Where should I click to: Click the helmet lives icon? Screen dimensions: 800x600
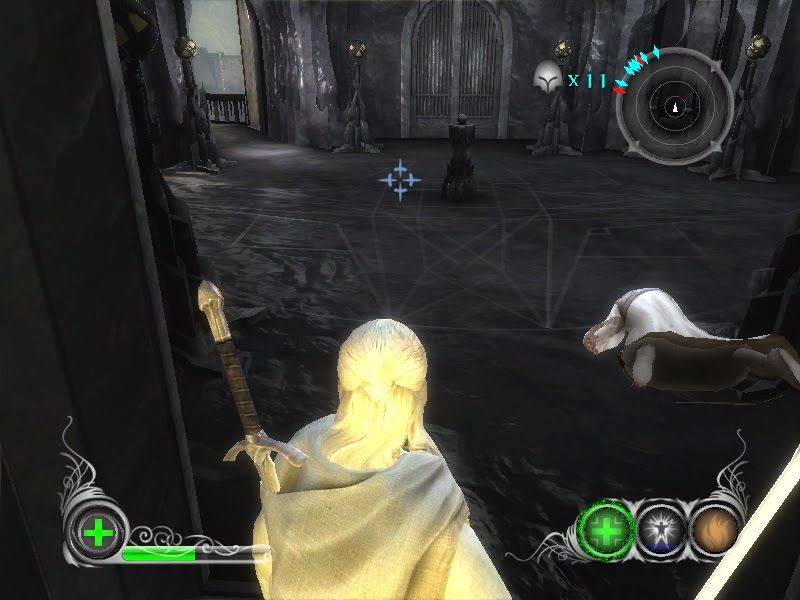546,77
